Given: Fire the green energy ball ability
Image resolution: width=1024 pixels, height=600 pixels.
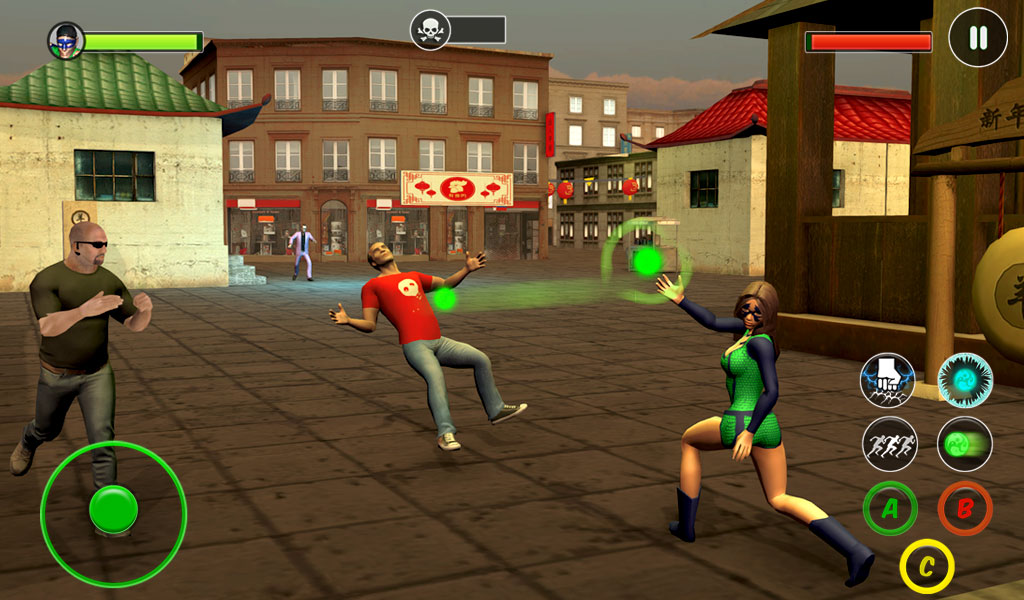Looking at the screenshot, I should tap(965, 444).
